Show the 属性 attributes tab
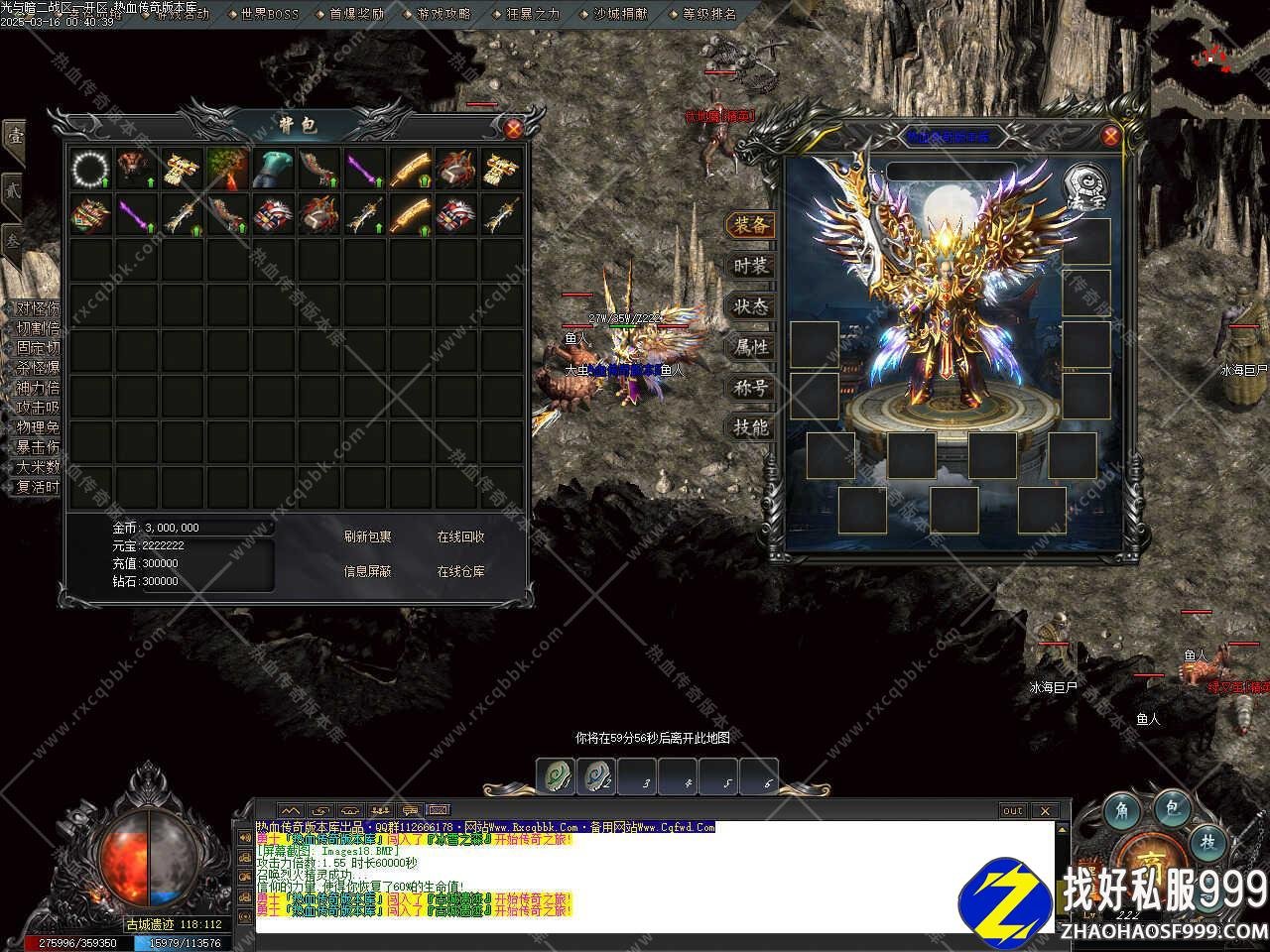This screenshot has height=952, width=1270. point(750,347)
